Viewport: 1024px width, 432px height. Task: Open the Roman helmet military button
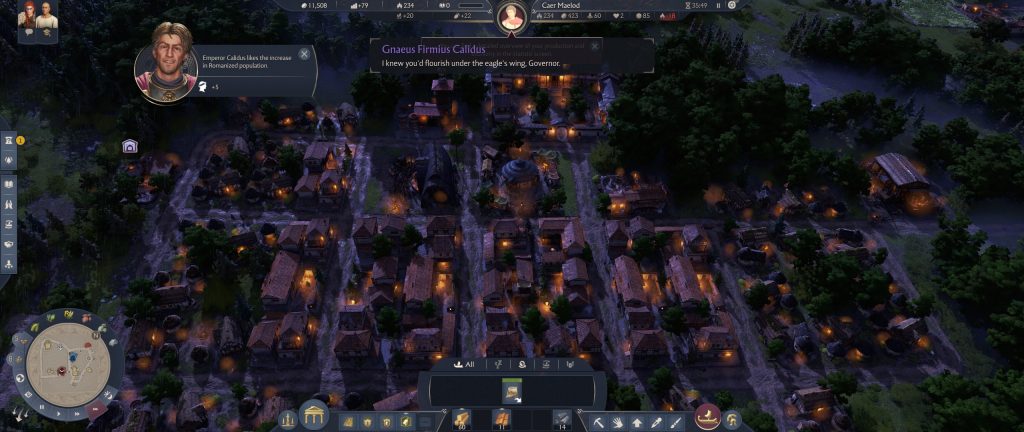click(x=732, y=420)
